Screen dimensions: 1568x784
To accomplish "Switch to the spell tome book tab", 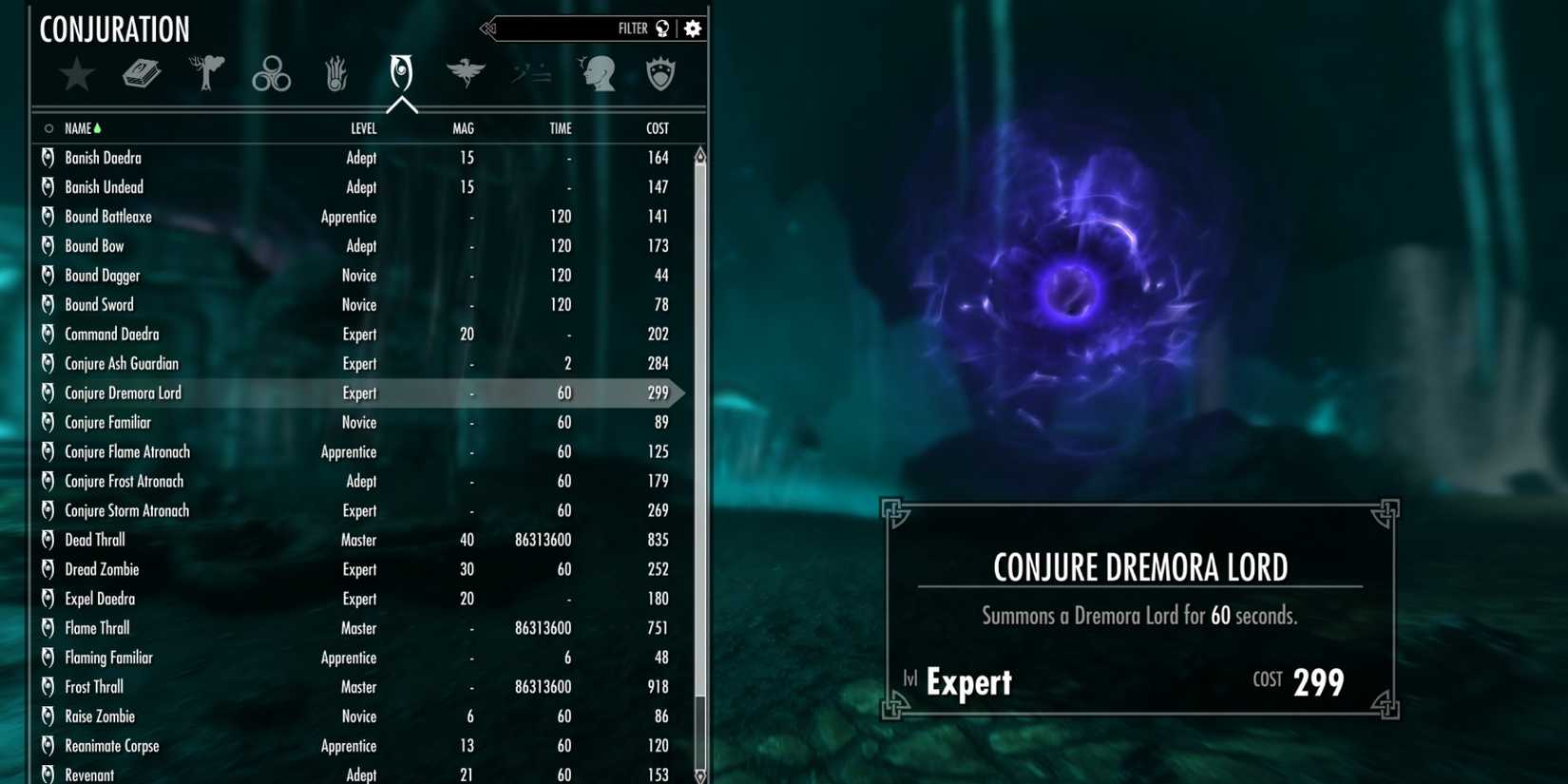I will tap(143, 73).
